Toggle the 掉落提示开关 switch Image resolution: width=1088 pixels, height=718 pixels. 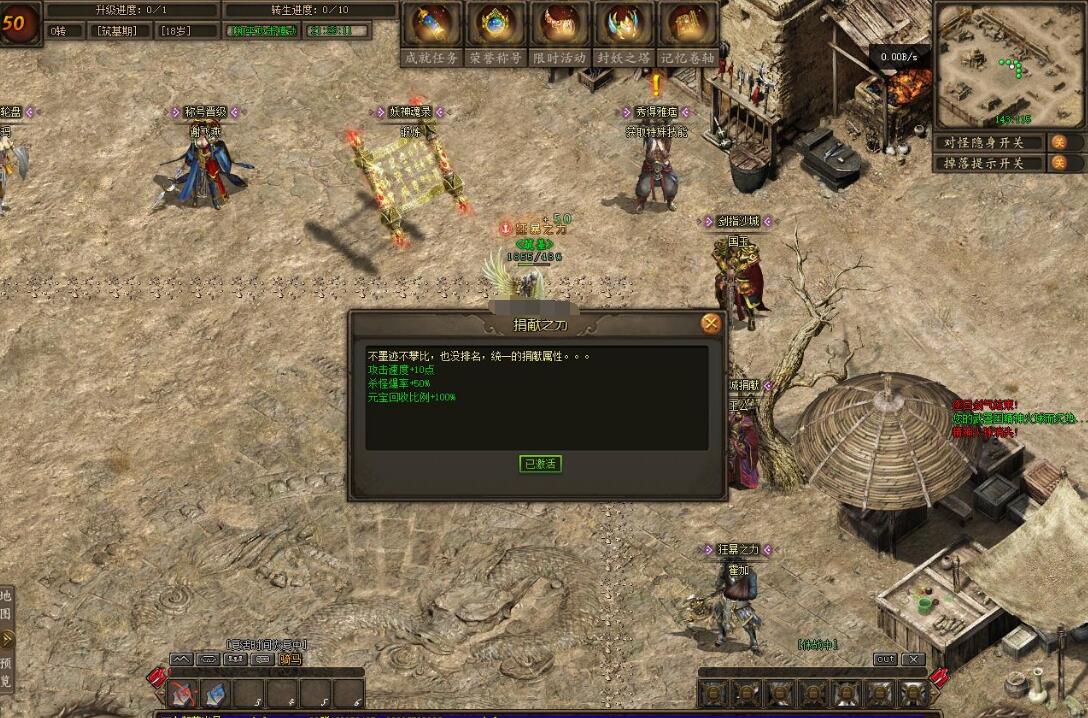pyautogui.click(x=1059, y=163)
